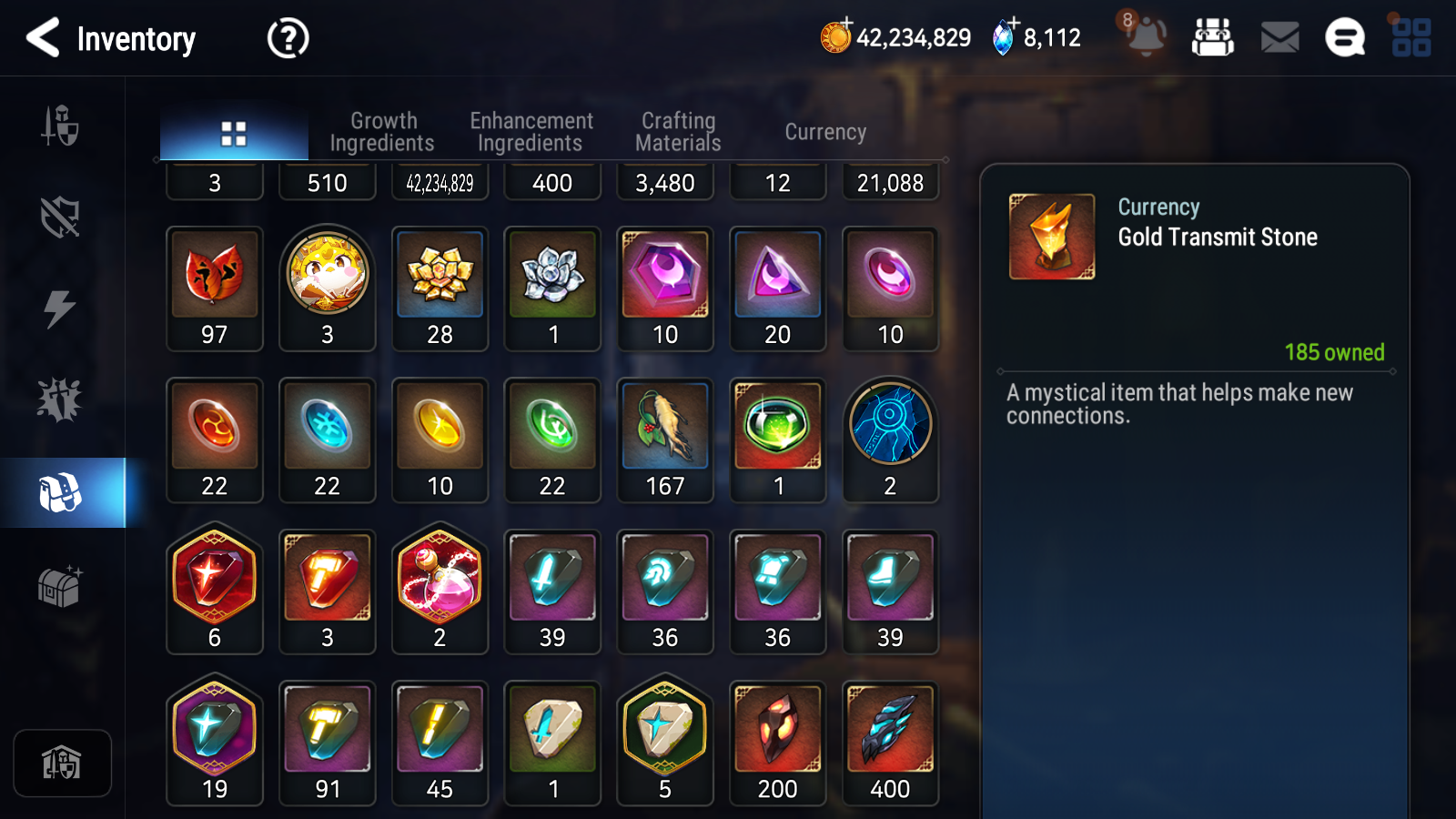This screenshot has width=1456, height=819.
Task: Open the treasure chest category in sidebar
Action: coord(60,586)
